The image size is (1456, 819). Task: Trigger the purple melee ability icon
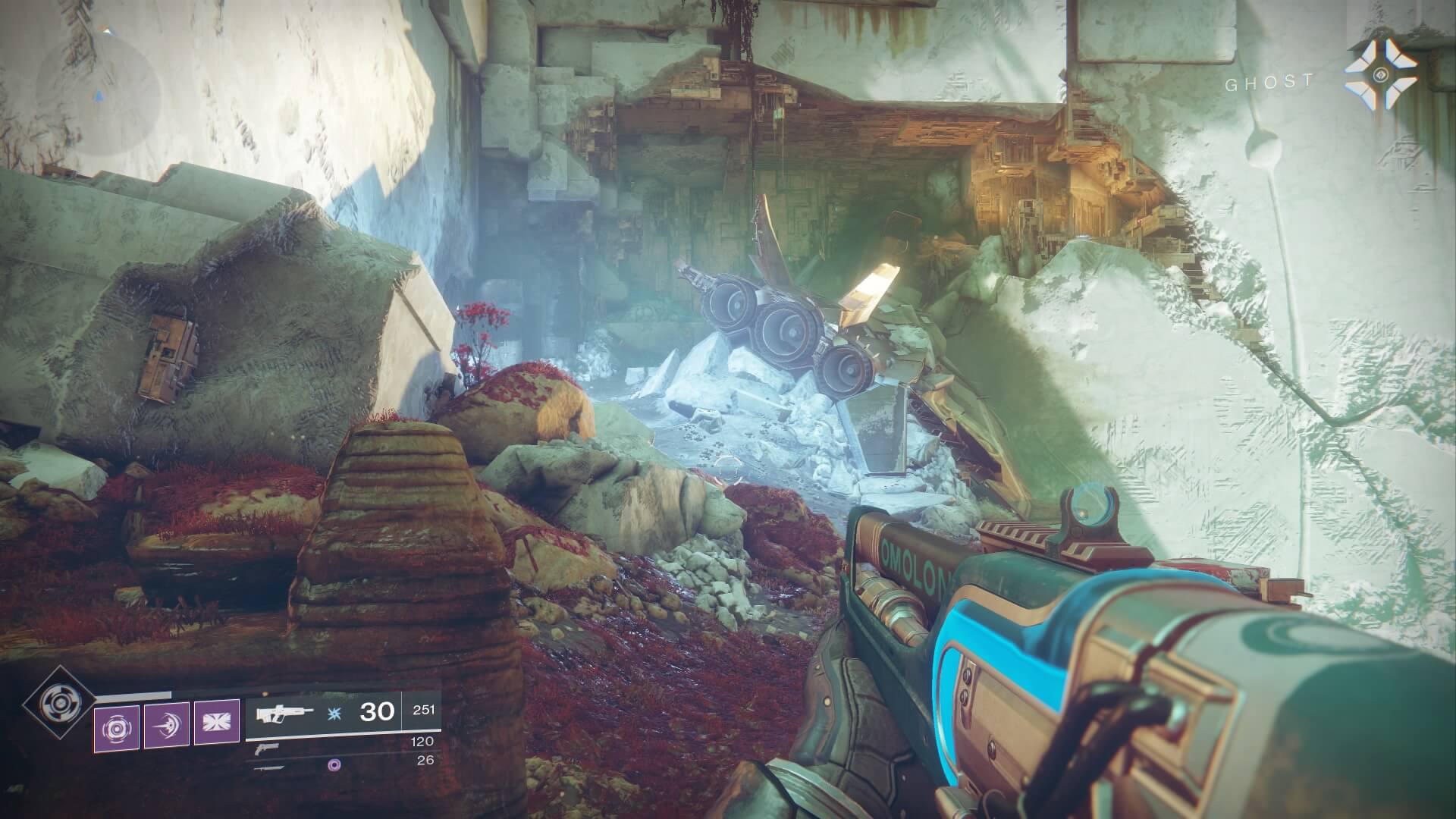click(x=167, y=723)
